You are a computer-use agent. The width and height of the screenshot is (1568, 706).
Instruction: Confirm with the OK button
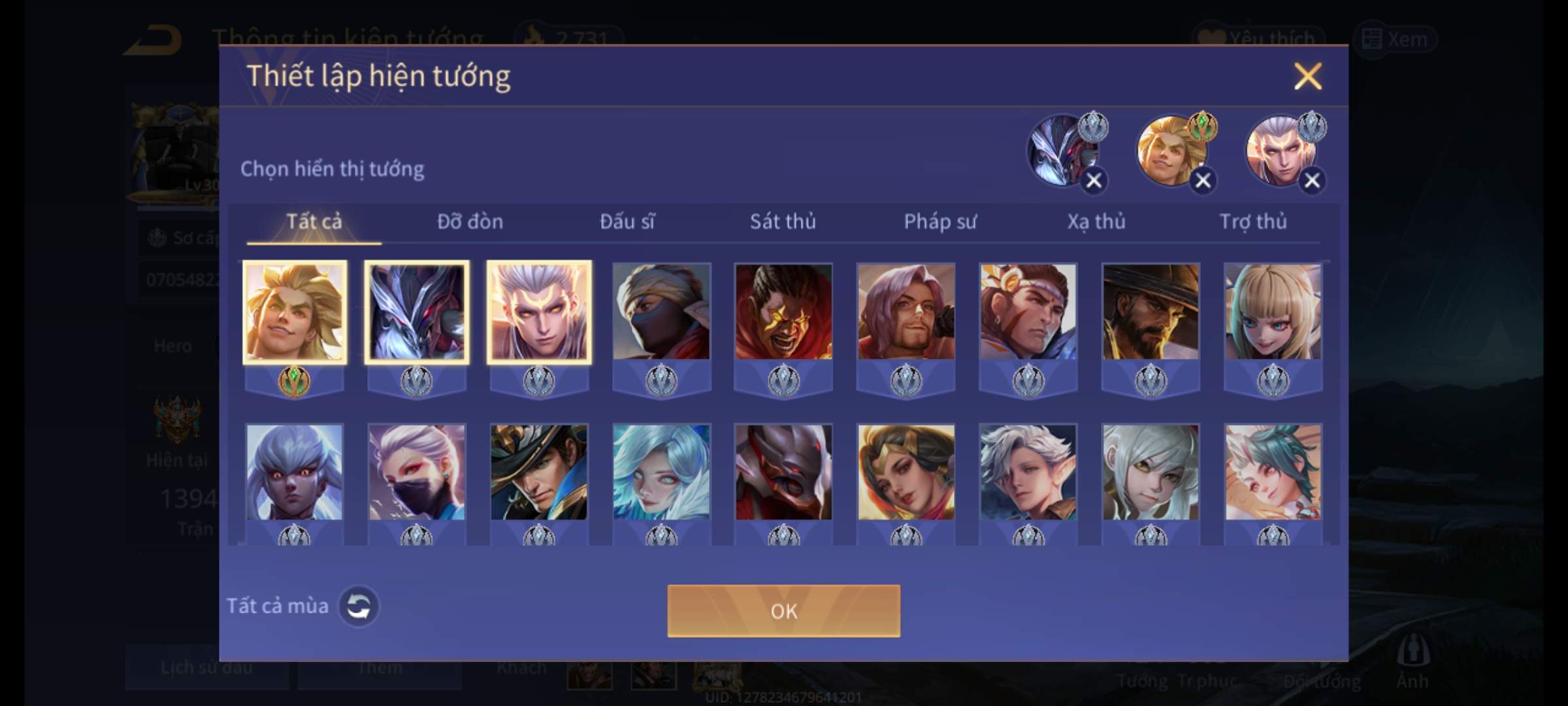click(783, 611)
